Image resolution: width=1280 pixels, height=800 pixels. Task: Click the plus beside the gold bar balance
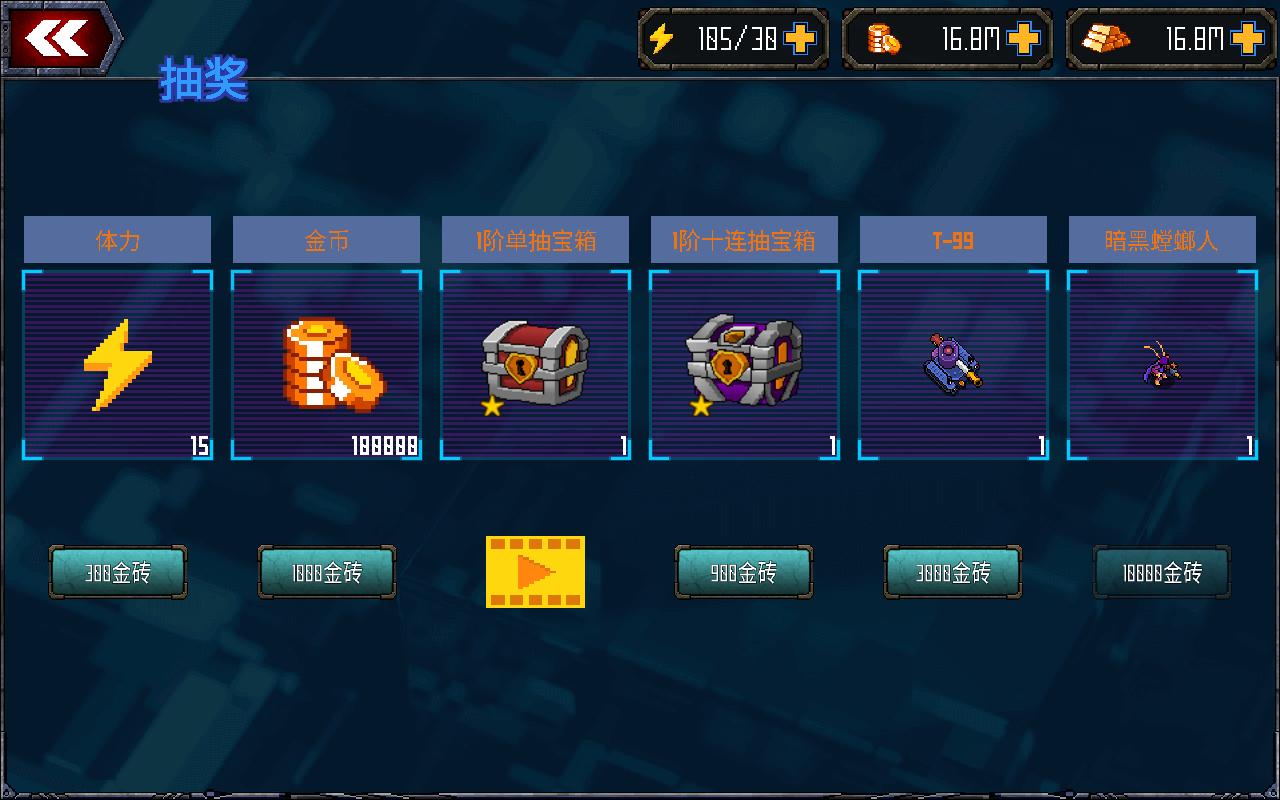1245,38
